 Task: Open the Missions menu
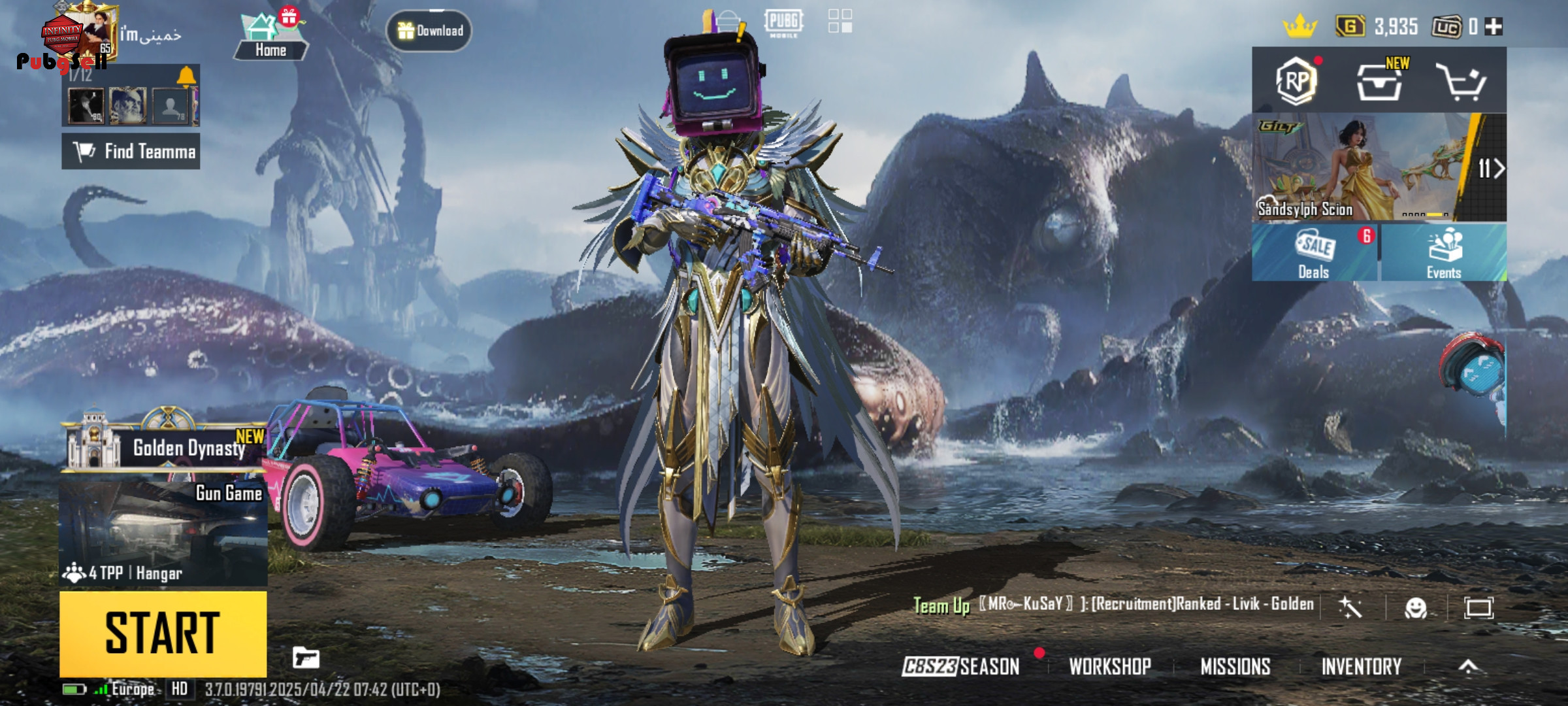[1235, 666]
